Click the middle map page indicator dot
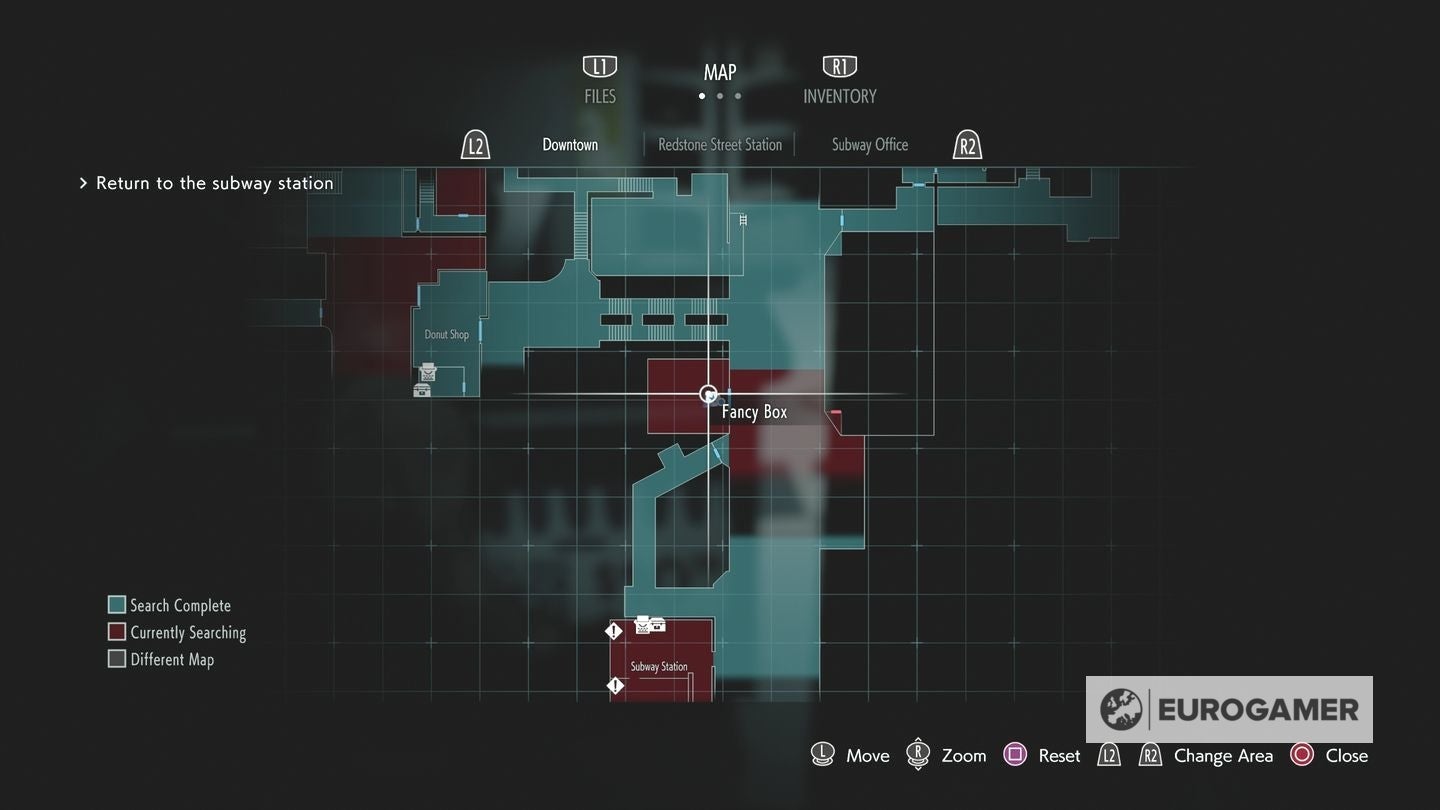Image resolution: width=1440 pixels, height=810 pixels. (x=719, y=96)
